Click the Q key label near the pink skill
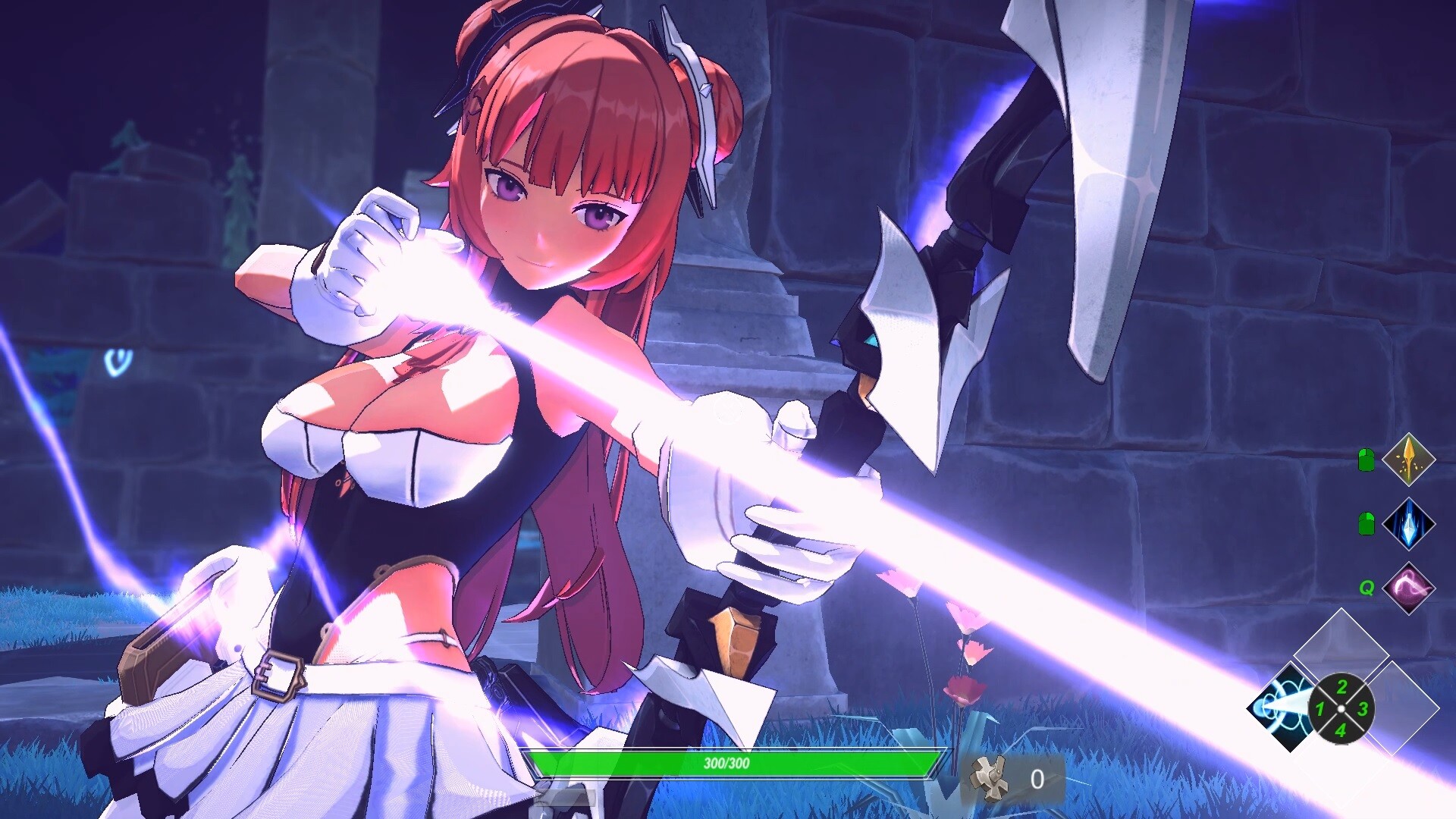The width and height of the screenshot is (1456, 819). [1367, 589]
